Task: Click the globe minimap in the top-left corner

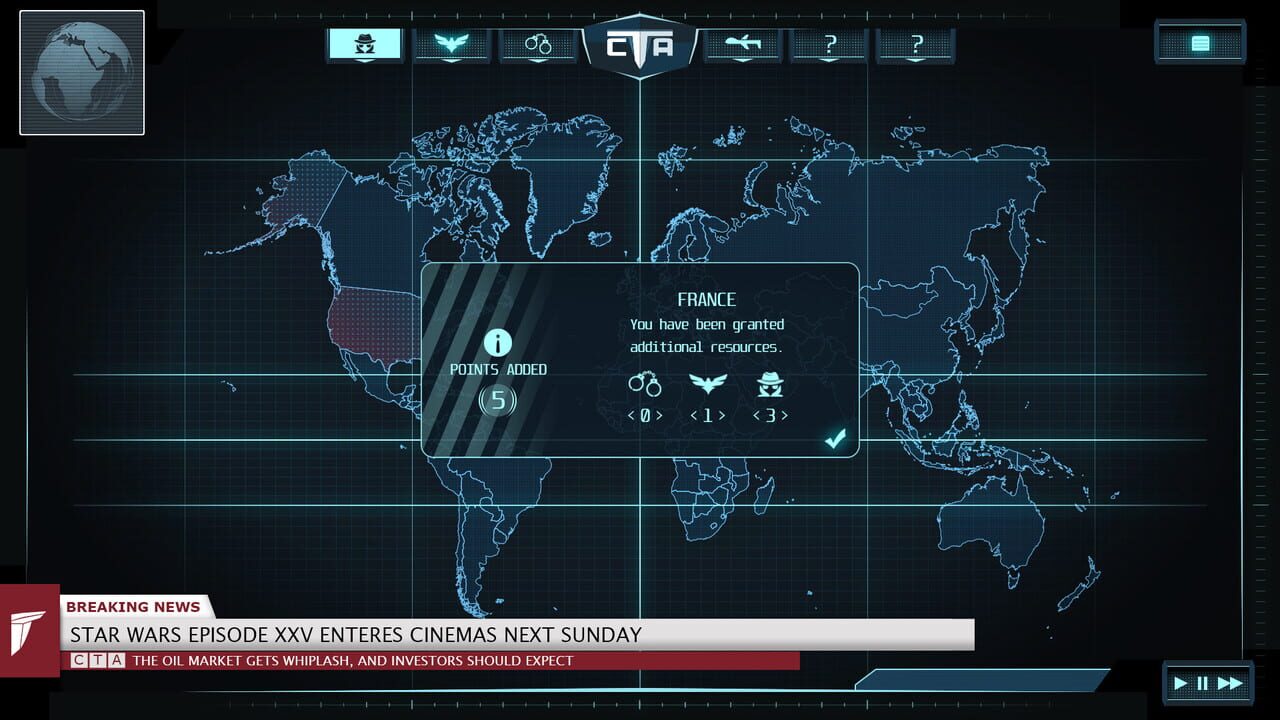Action: (x=81, y=72)
